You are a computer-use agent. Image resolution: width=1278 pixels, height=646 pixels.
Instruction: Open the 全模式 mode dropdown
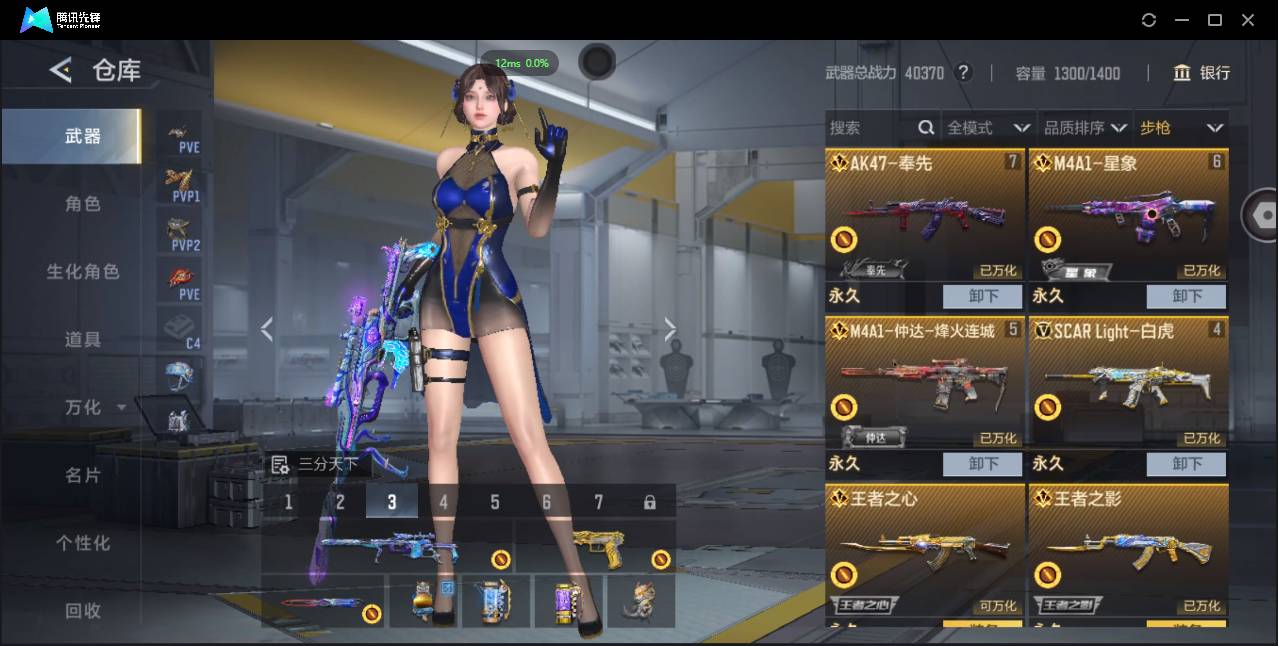[987, 128]
